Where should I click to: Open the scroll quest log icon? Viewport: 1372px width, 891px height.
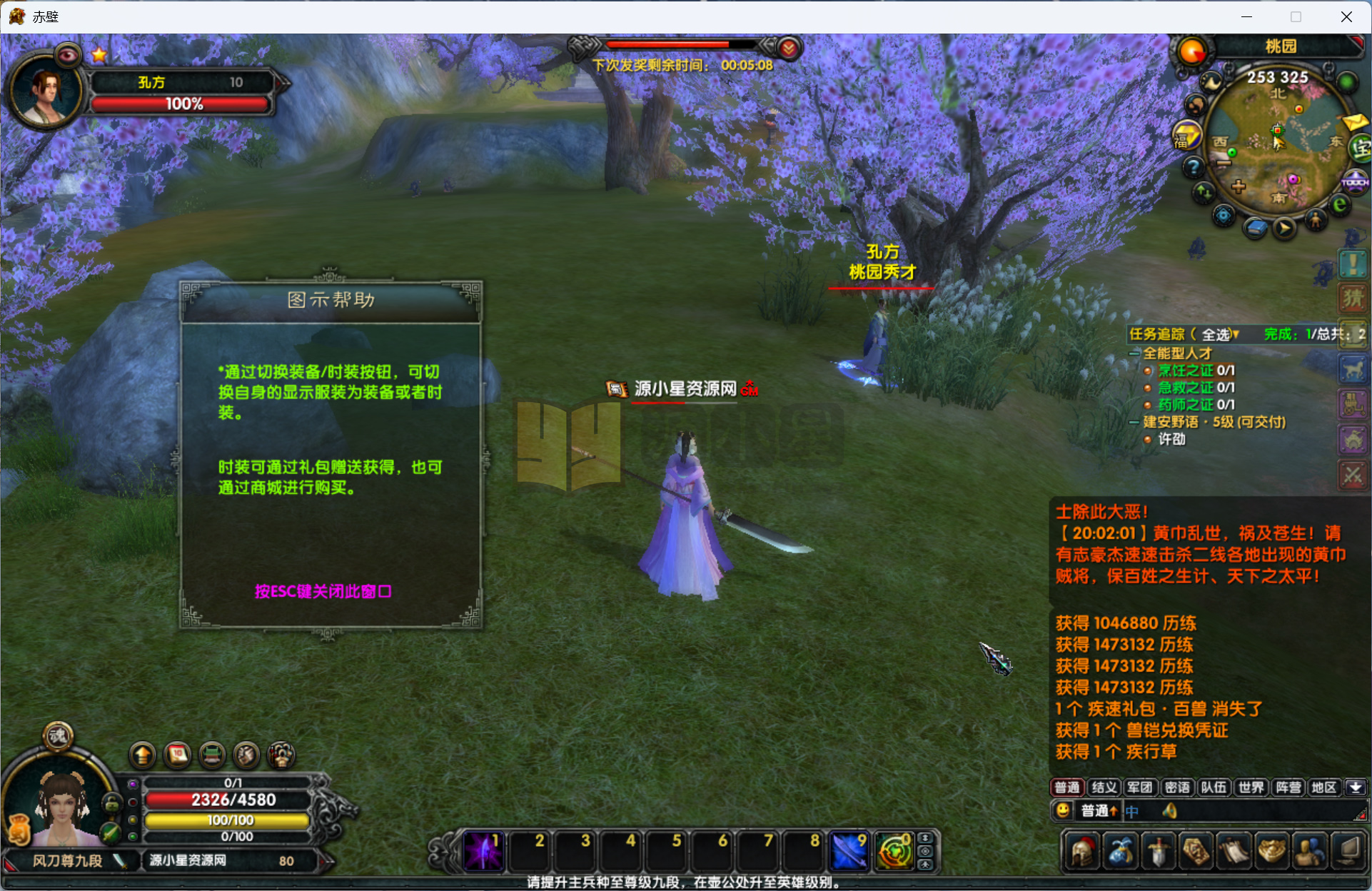coord(1234,851)
